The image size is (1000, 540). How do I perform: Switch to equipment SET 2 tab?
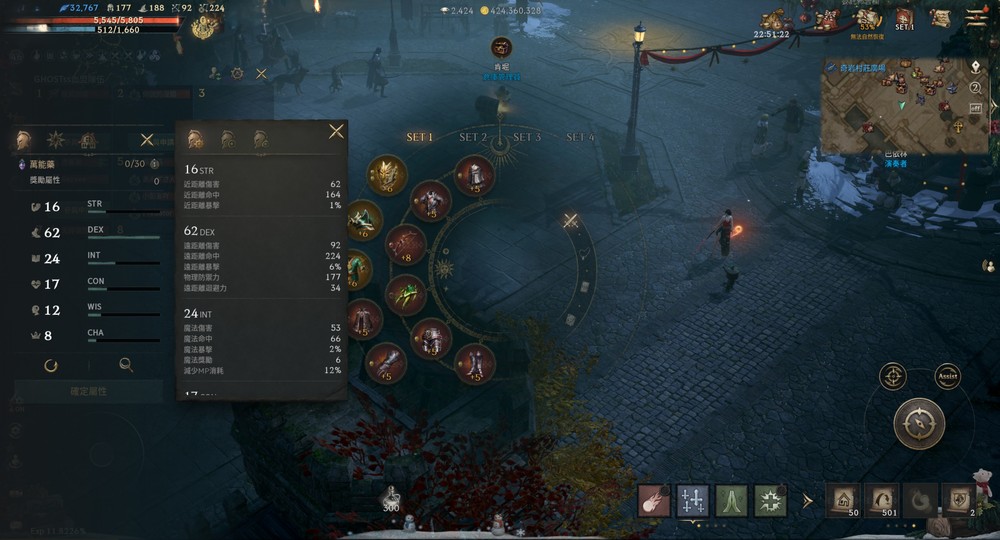tap(473, 137)
